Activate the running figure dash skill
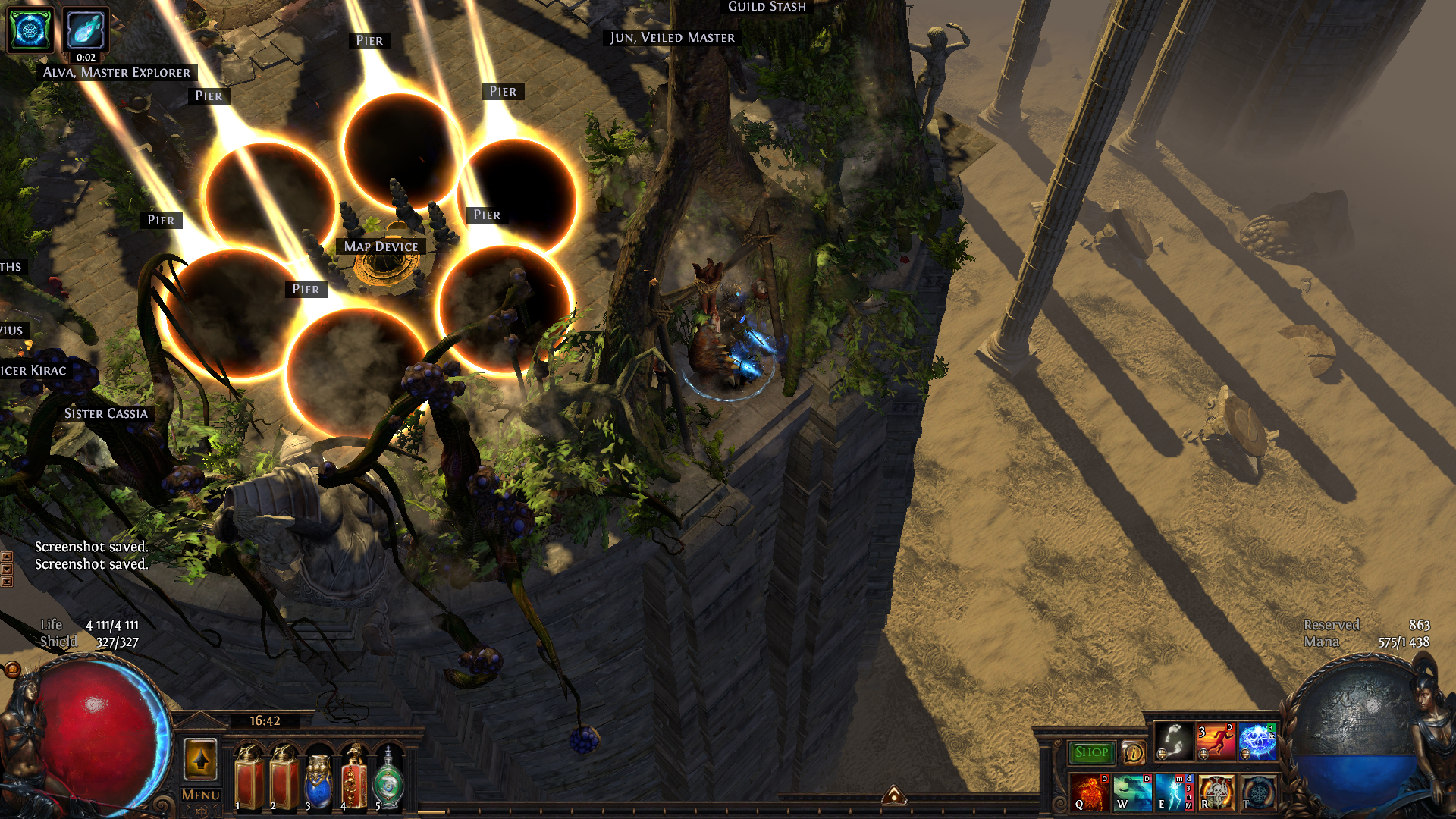This screenshot has height=819, width=1456. click(1216, 741)
